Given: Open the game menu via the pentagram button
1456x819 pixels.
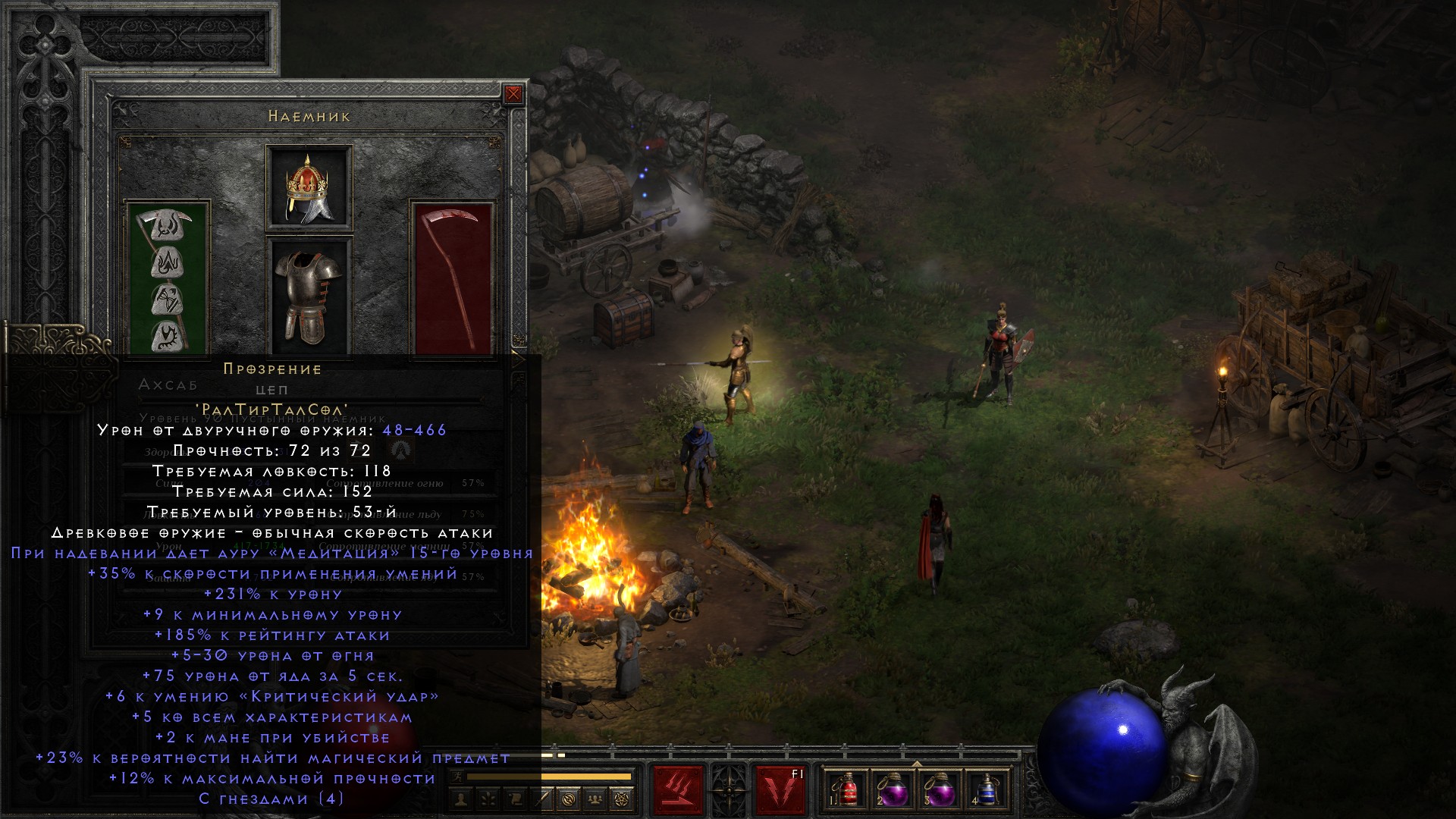Looking at the screenshot, I should (x=621, y=799).
